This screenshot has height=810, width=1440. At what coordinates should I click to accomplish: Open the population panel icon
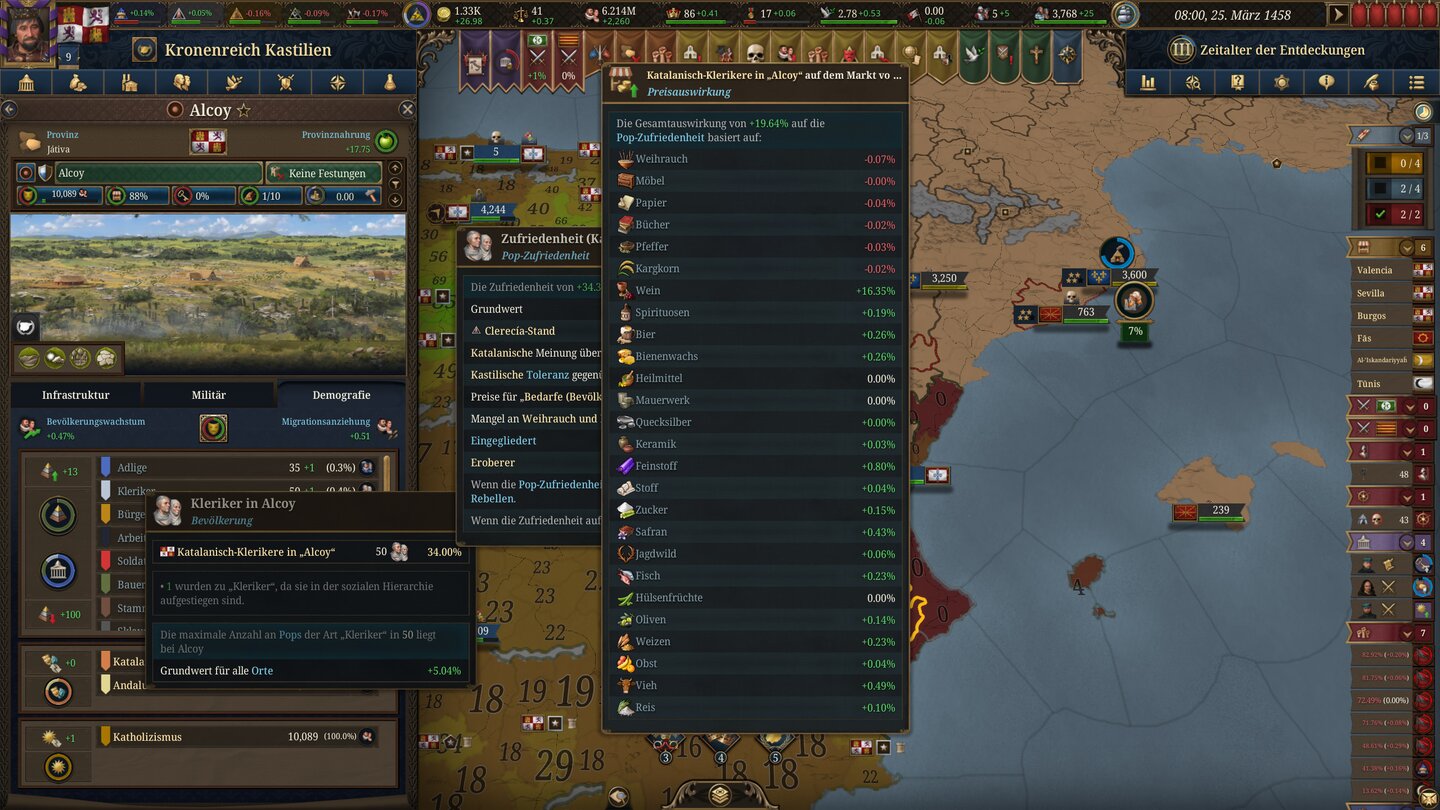point(181,81)
